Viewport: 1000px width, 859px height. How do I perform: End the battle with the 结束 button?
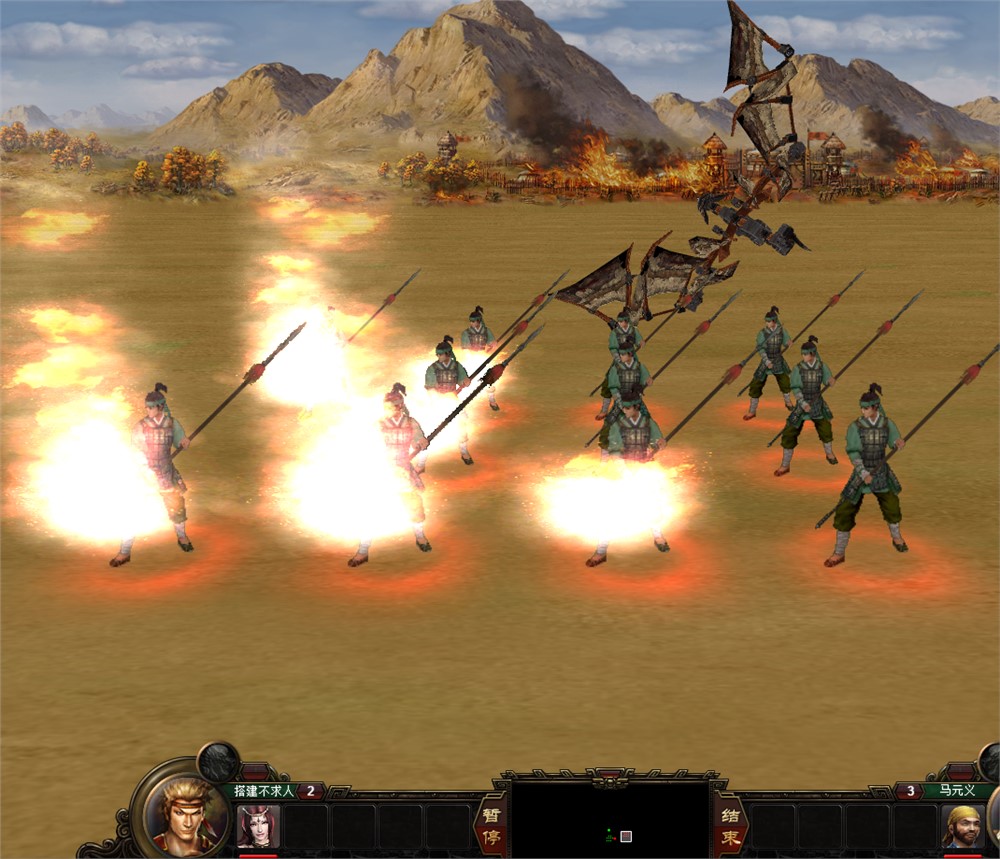point(729,824)
